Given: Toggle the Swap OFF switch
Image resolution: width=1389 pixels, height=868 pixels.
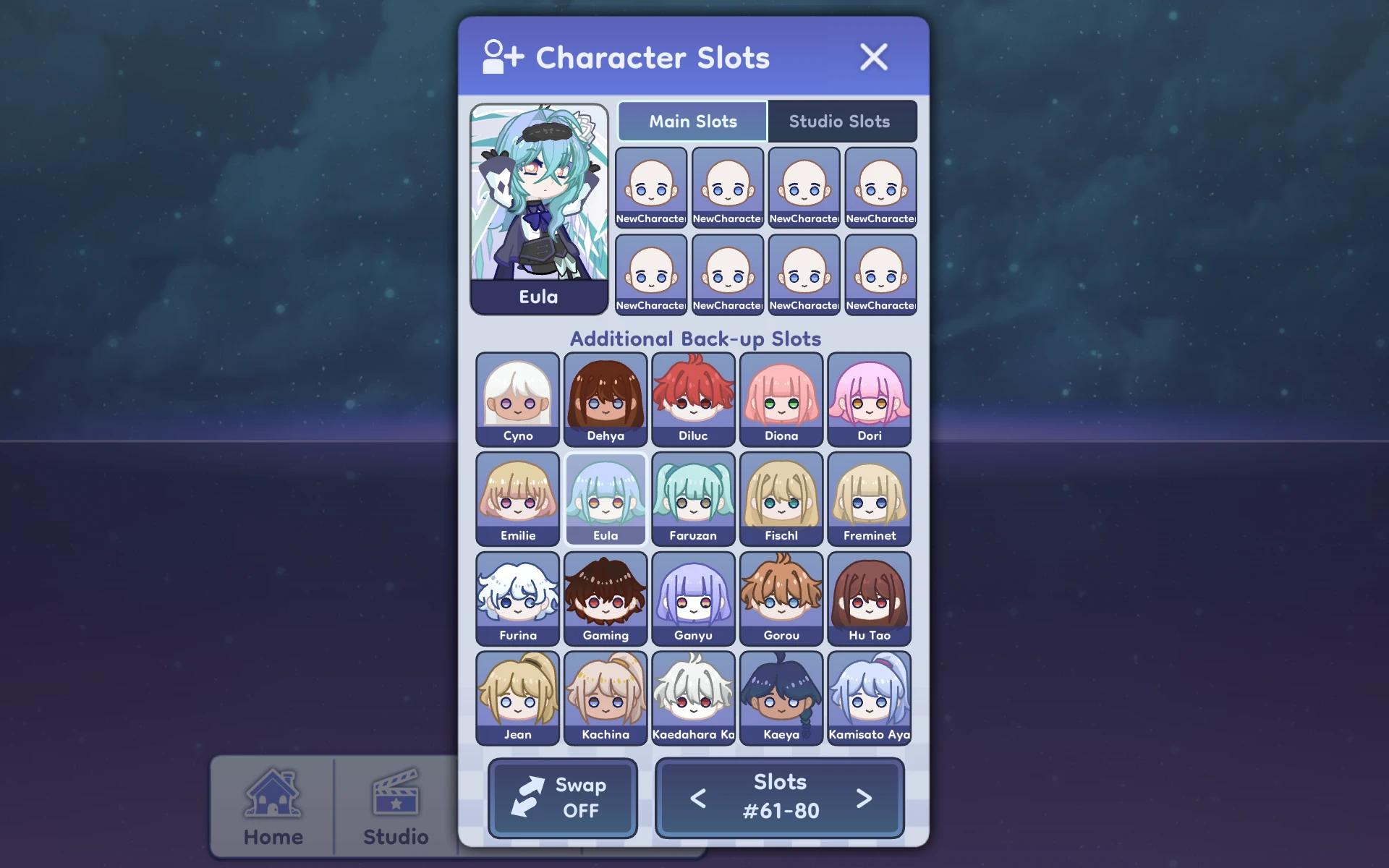Looking at the screenshot, I should pos(562,798).
